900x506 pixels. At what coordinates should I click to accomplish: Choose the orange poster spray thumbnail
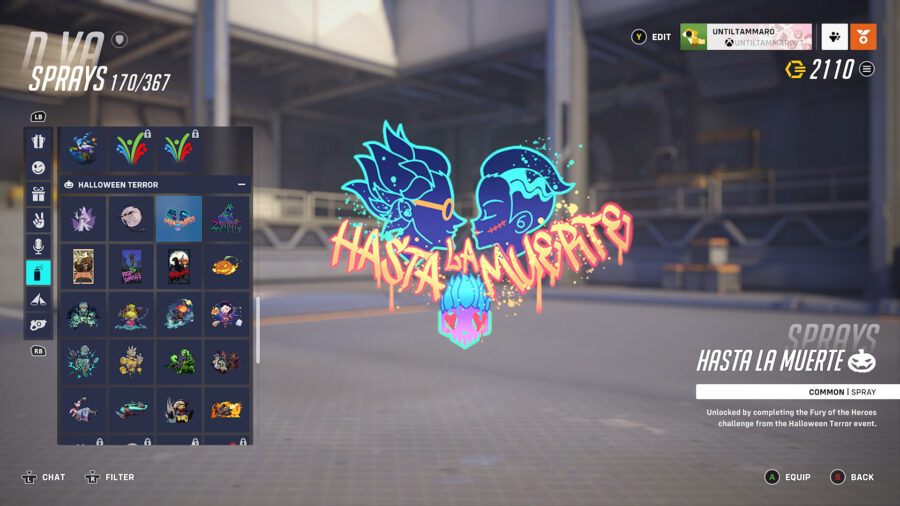(x=84, y=266)
